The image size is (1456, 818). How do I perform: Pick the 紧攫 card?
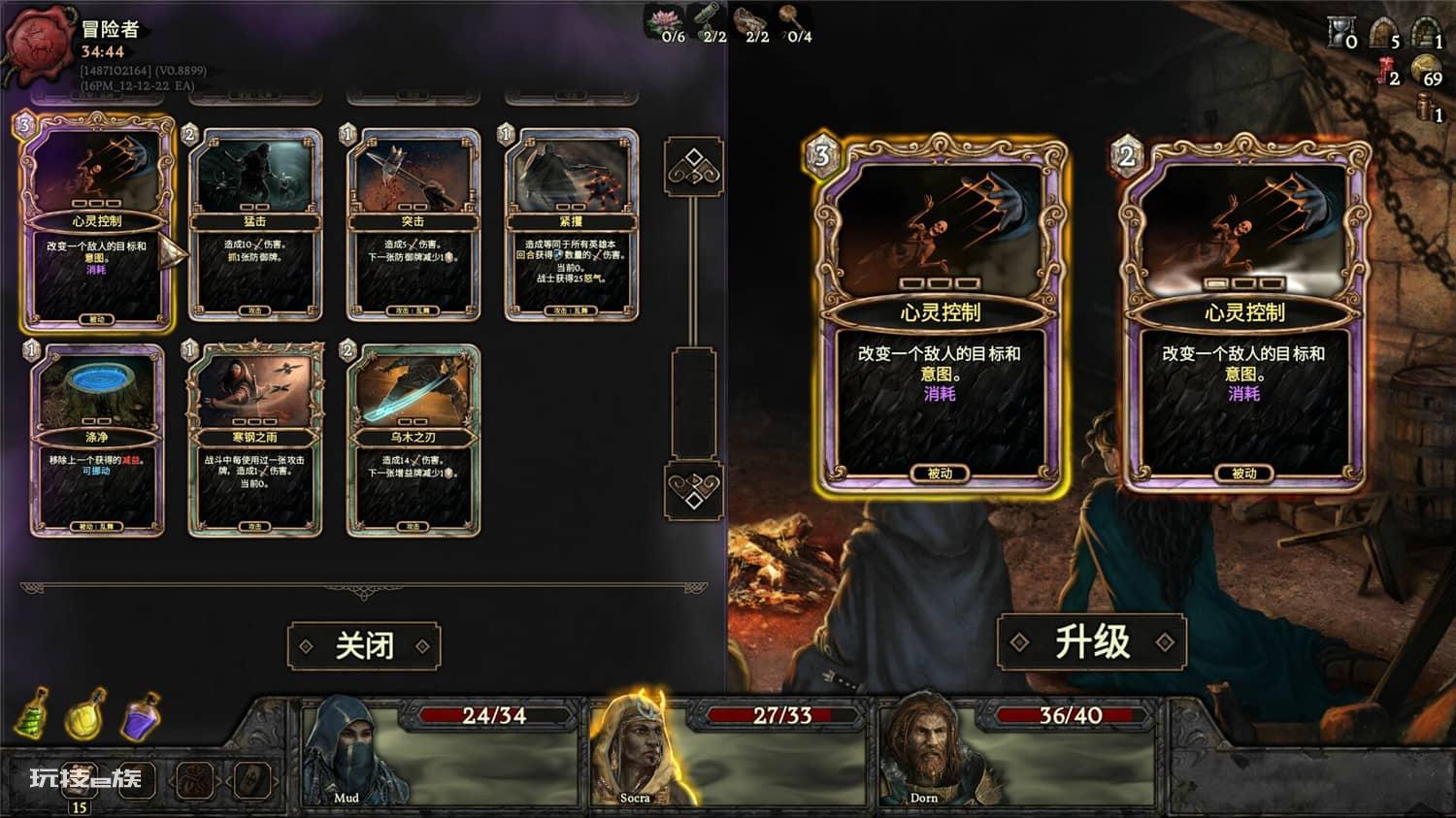(571, 224)
